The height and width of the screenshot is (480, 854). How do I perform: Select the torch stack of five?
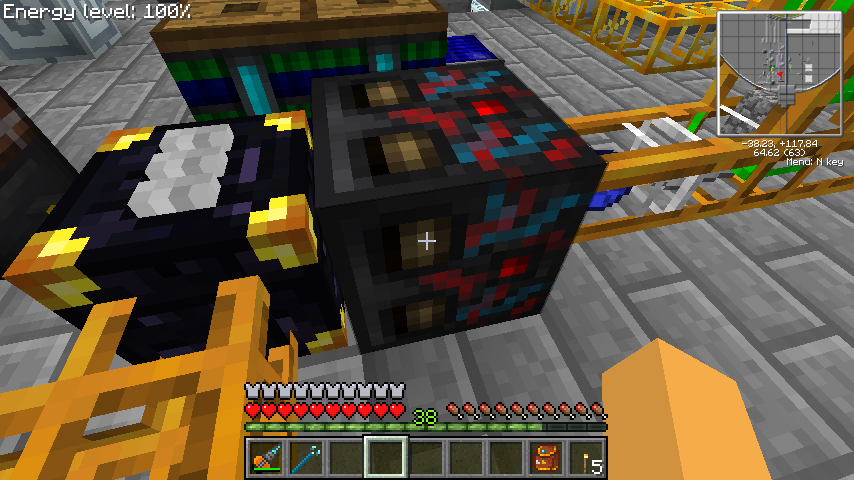coord(586,458)
